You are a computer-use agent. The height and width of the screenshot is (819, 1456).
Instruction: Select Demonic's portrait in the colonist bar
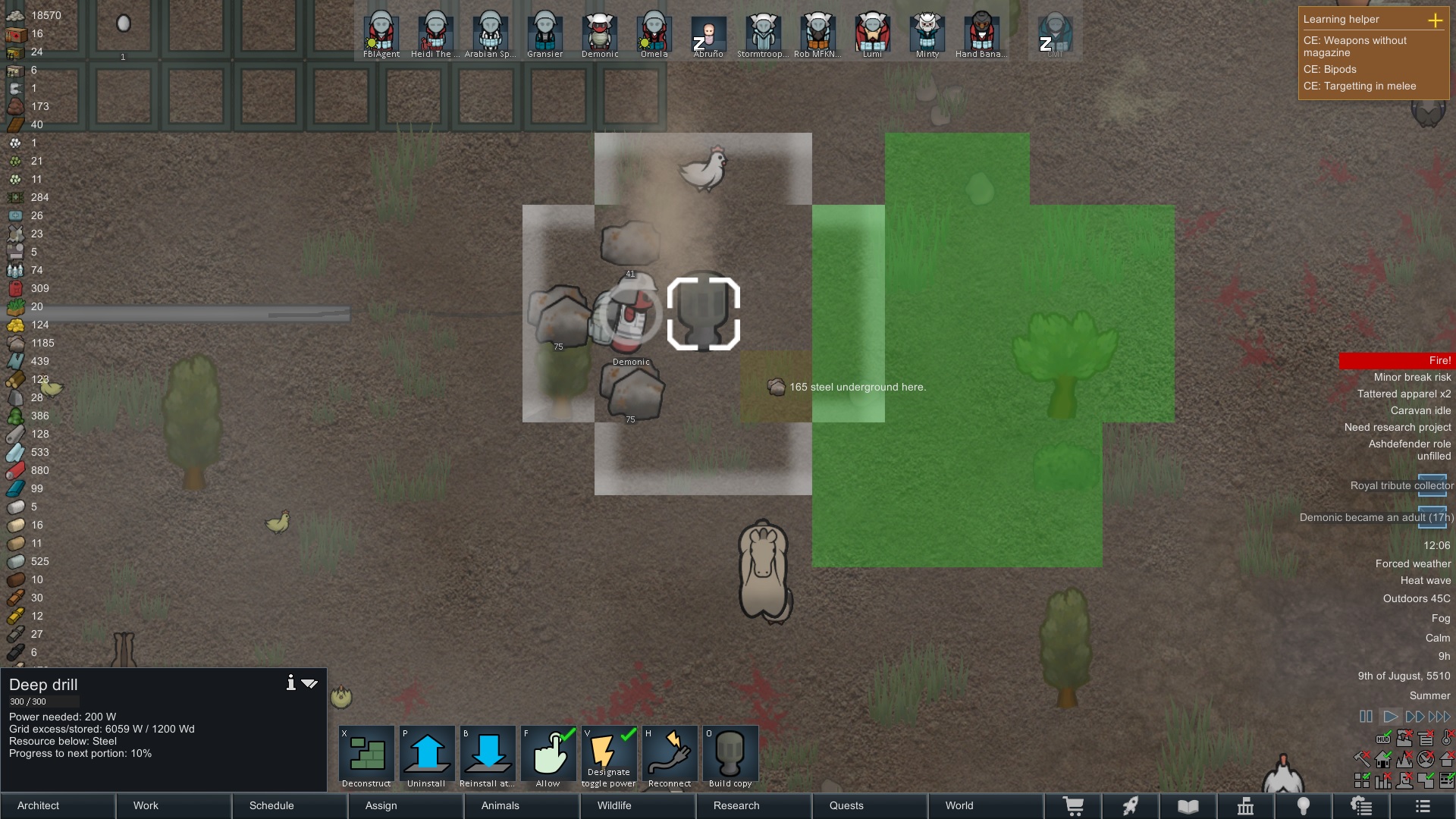tap(599, 32)
